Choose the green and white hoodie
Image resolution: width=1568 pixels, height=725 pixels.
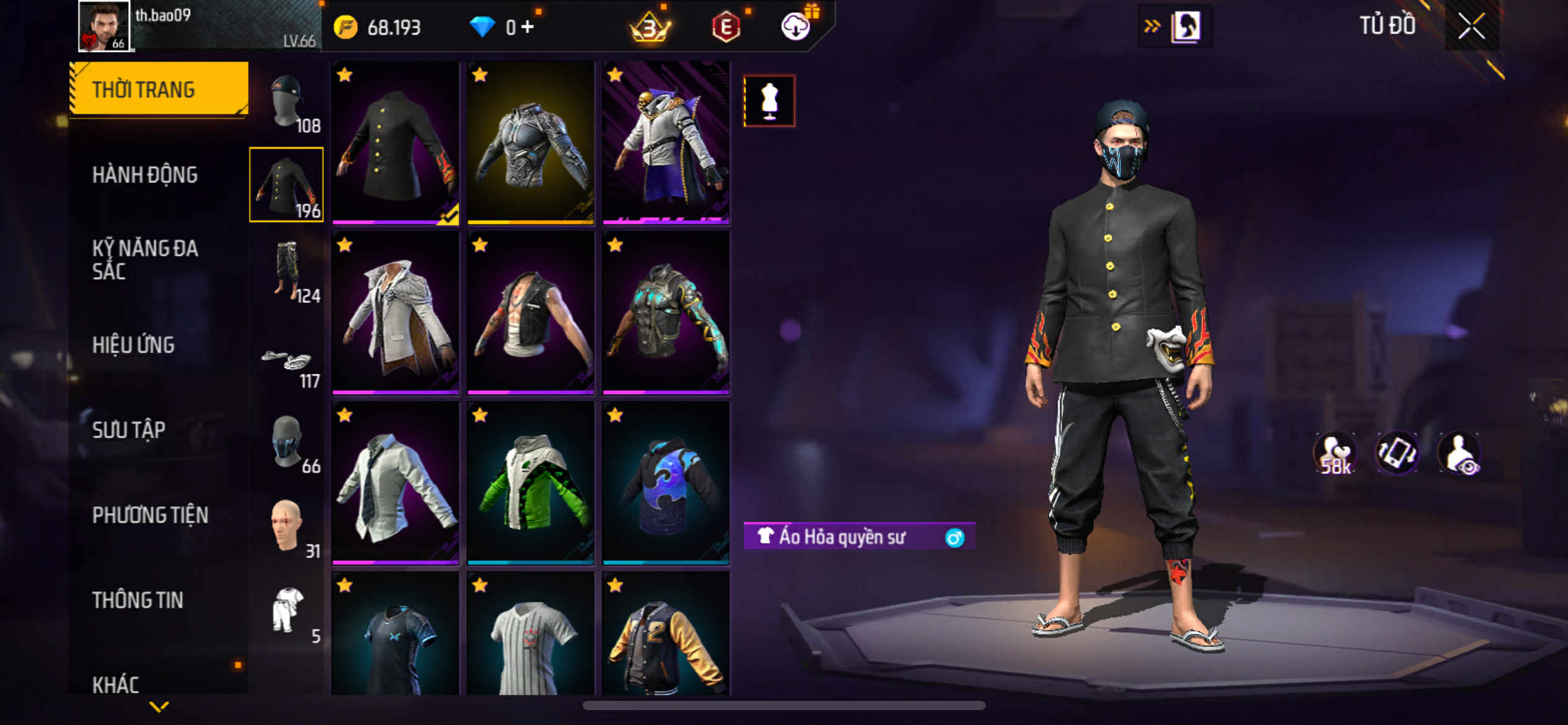(531, 483)
